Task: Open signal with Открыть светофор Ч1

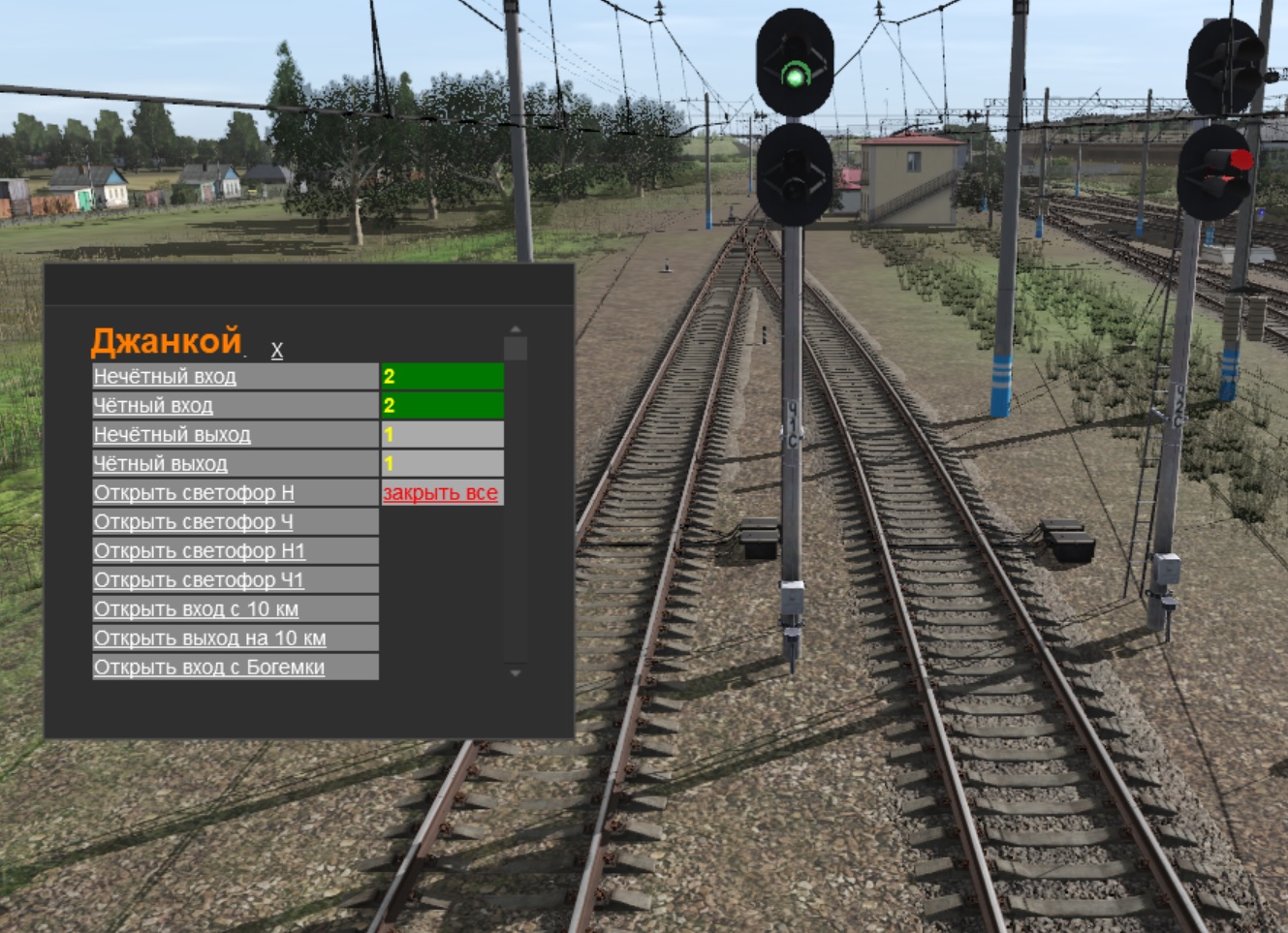Action: coord(199,580)
